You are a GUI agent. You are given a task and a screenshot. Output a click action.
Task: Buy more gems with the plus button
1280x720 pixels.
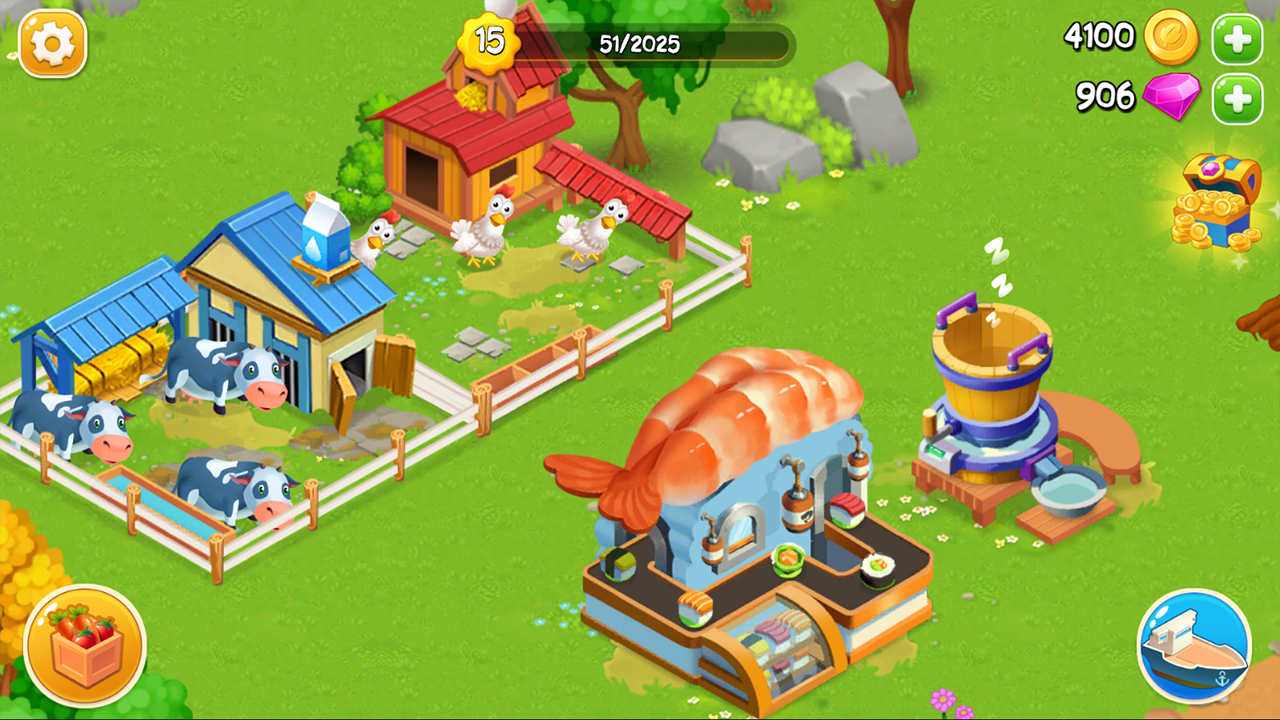pyautogui.click(x=1236, y=99)
